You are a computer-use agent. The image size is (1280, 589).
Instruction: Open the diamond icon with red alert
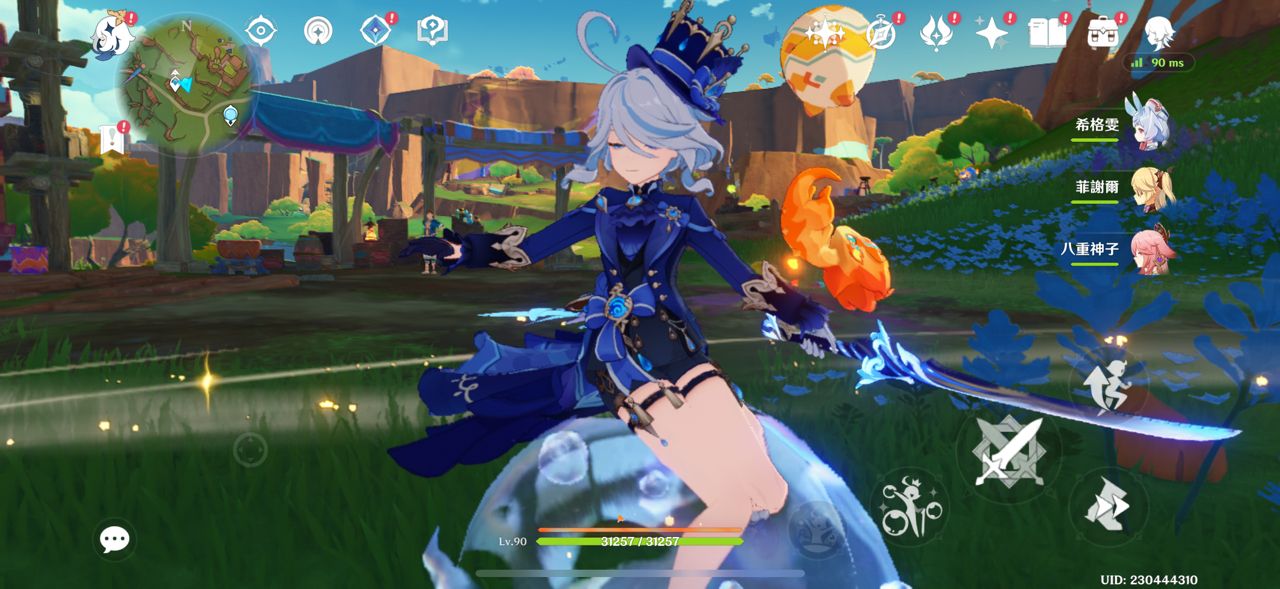376,31
